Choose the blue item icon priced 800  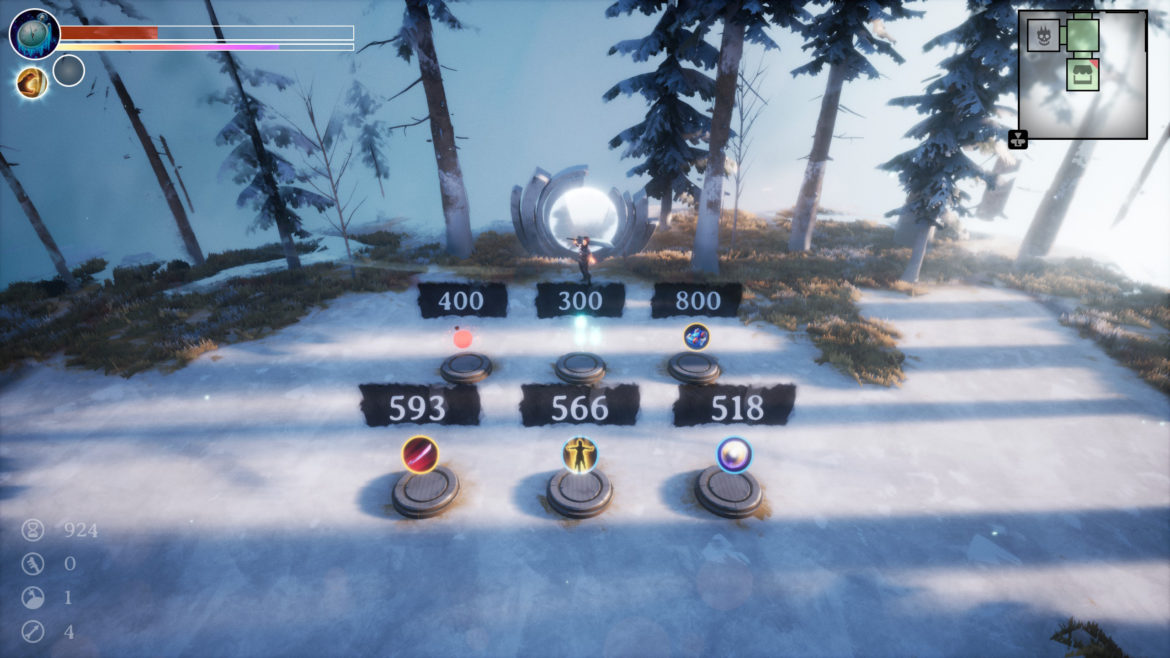pos(696,337)
